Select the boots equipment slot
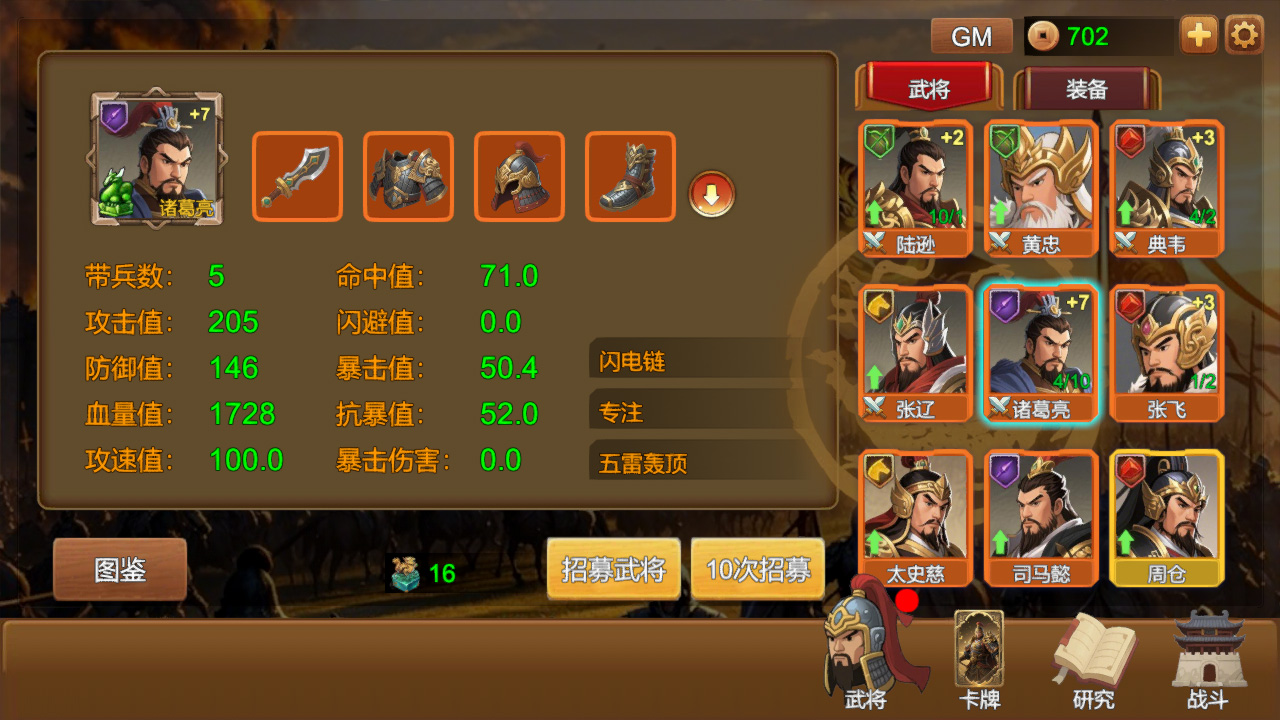The height and width of the screenshot is (720, 1280). [x=629, y=176]
